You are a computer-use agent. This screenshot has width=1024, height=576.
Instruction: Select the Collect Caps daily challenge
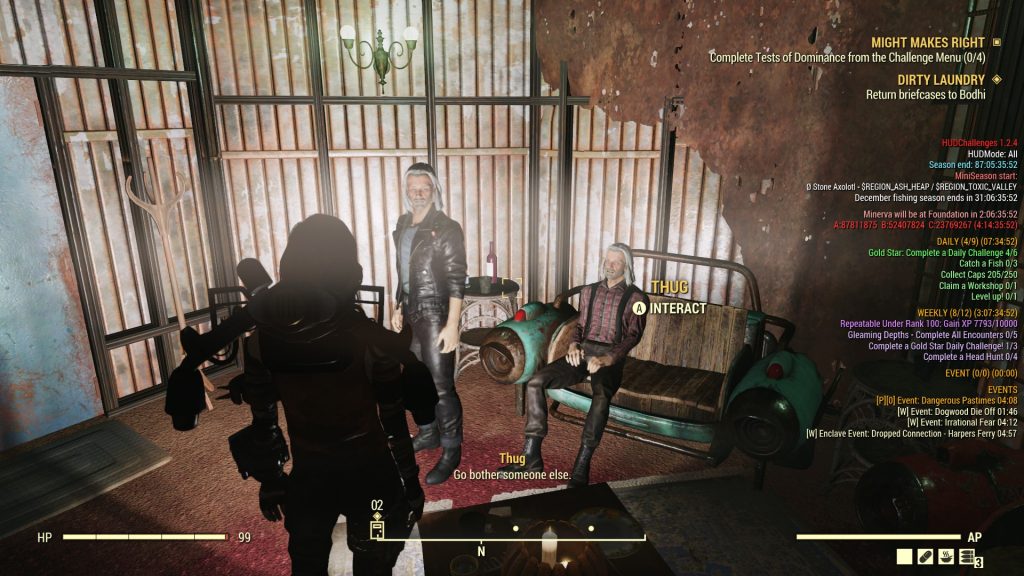point(978,274)
